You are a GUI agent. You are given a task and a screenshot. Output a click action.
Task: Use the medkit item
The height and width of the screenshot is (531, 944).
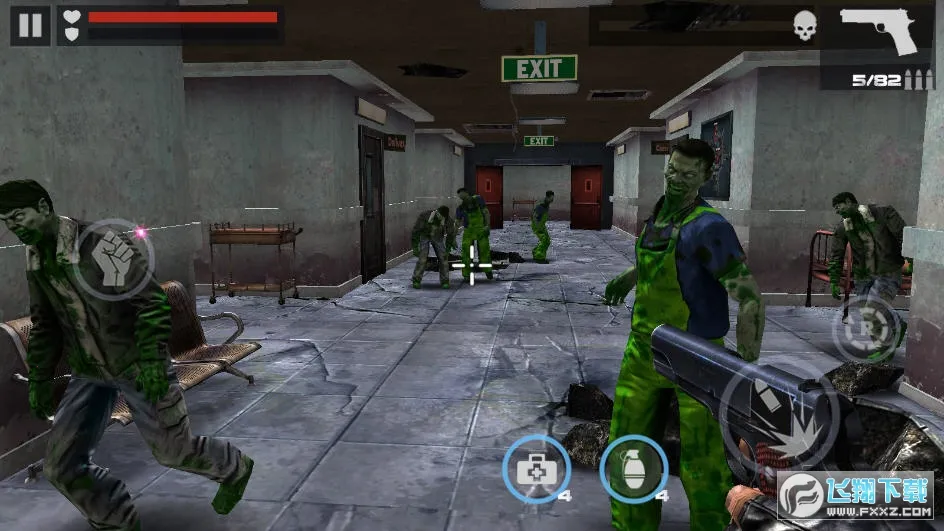coord(536,468)
